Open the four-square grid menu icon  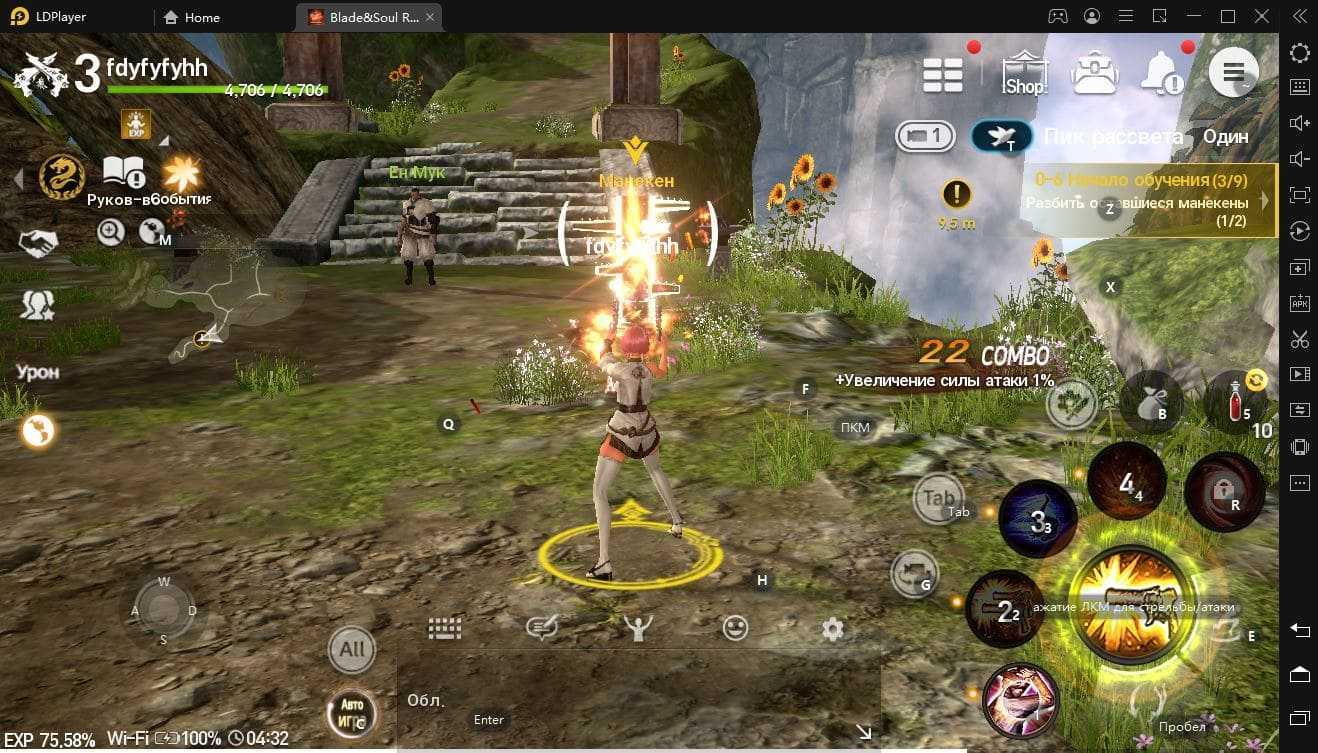[942, 73]
